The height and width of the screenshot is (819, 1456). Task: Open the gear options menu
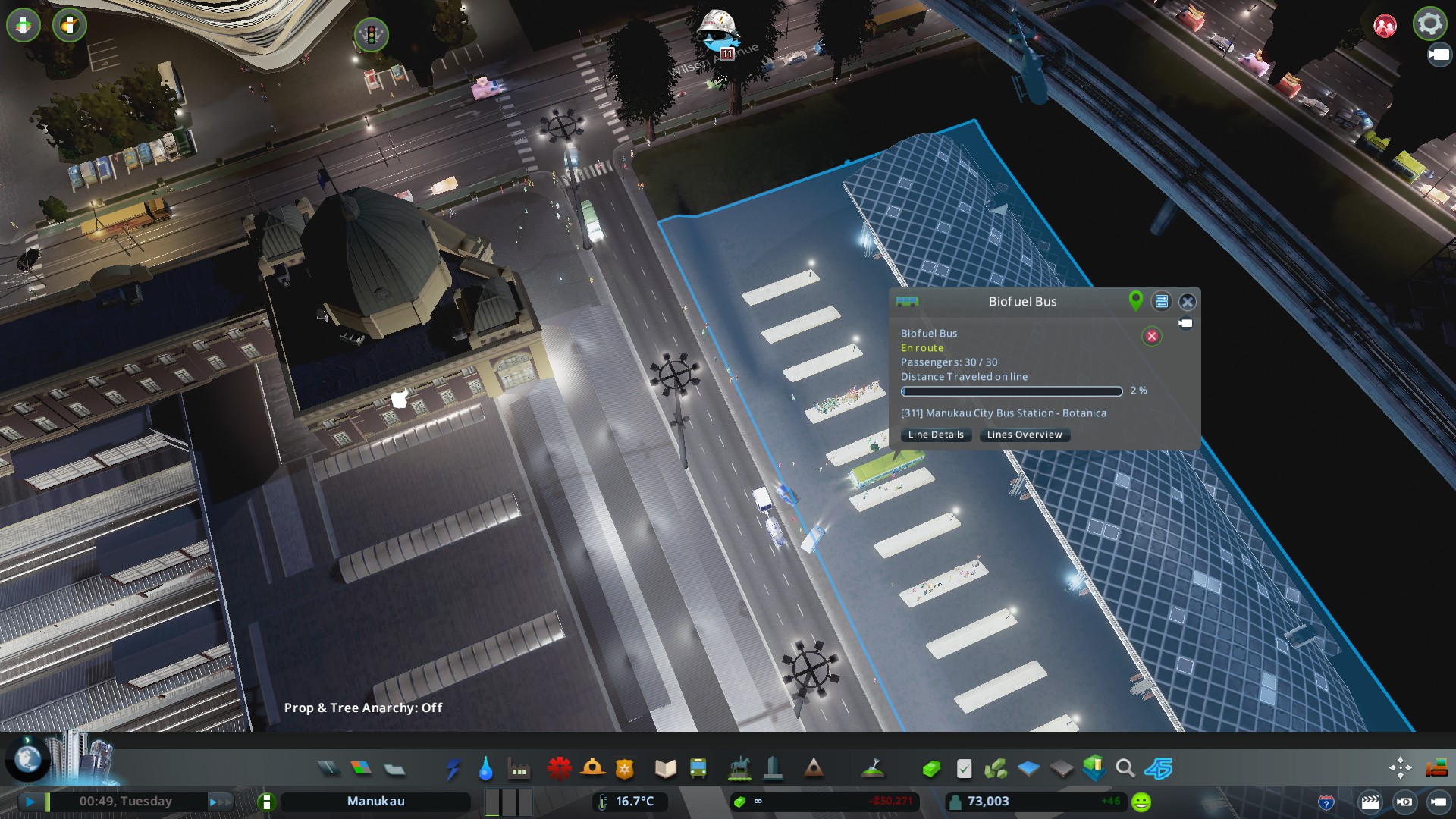pos(1429,24)
